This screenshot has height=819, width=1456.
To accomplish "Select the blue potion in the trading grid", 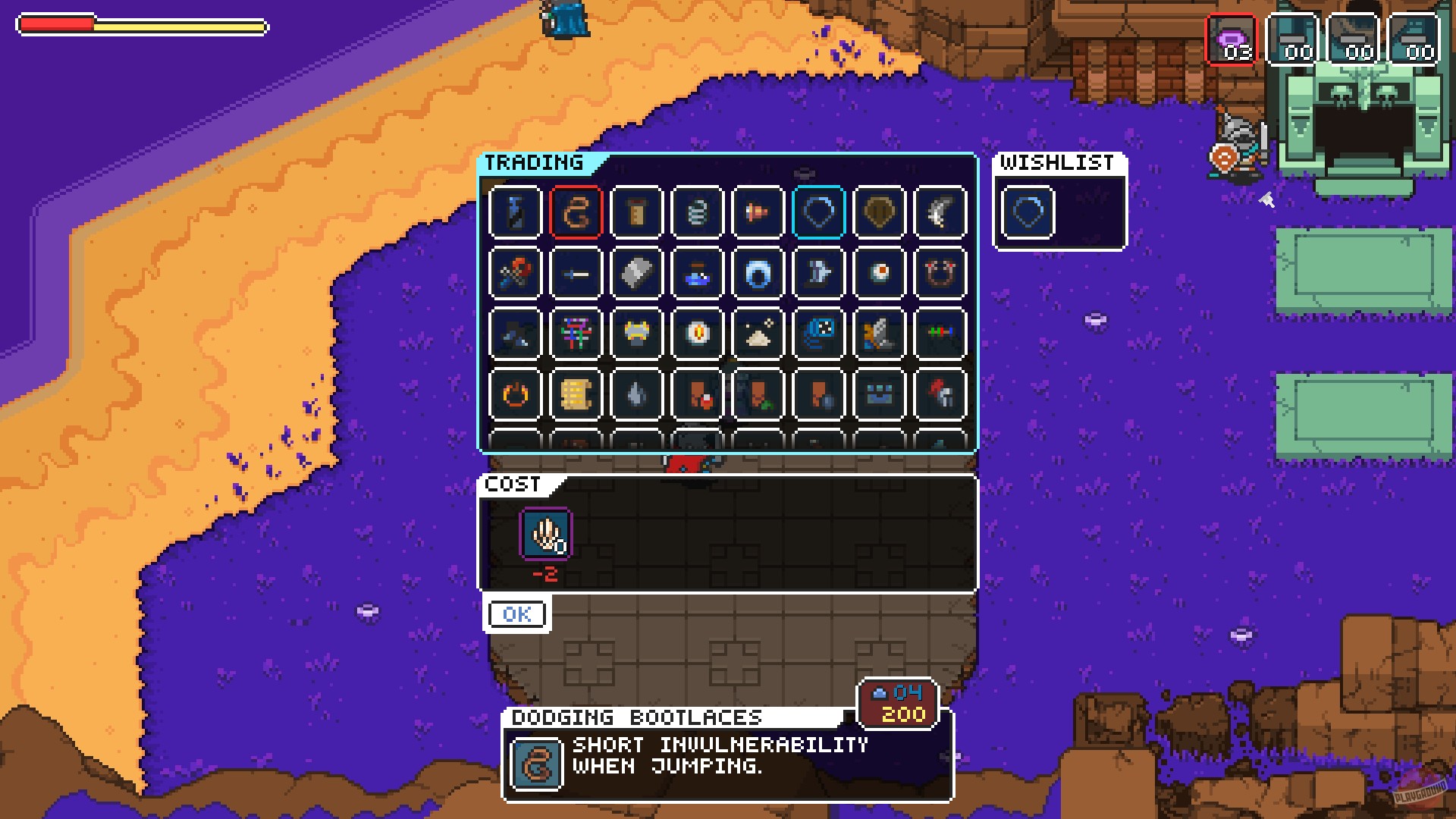I will (697, 273).
